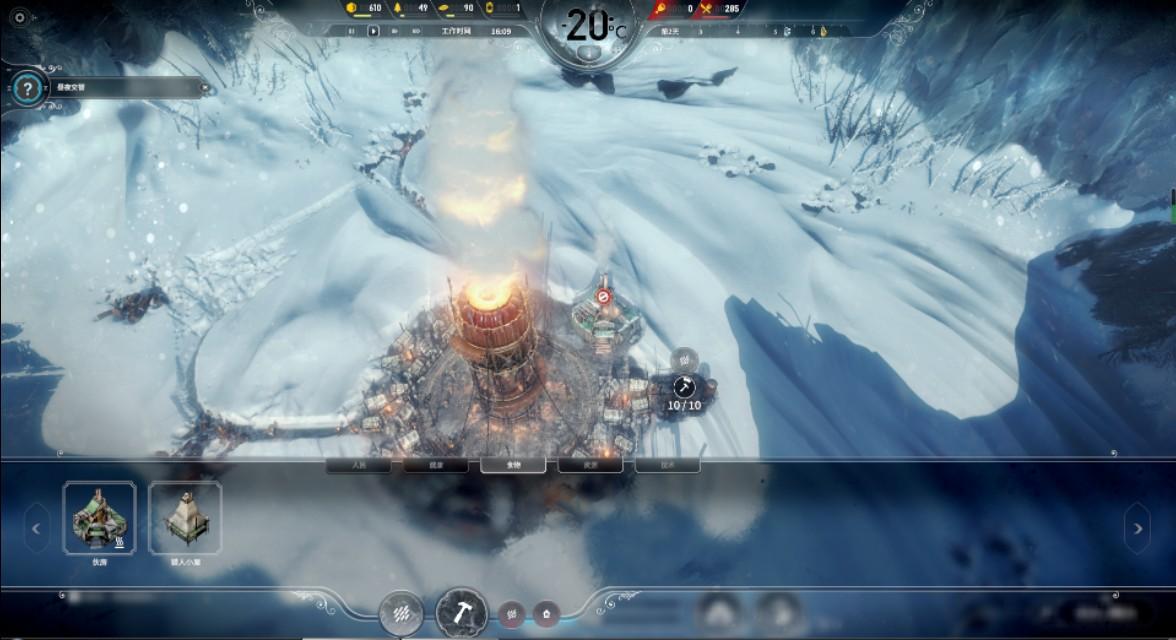Viewport: 1176px width, 640px height.
Task: Click the small red house button
Action: point(546,612)
